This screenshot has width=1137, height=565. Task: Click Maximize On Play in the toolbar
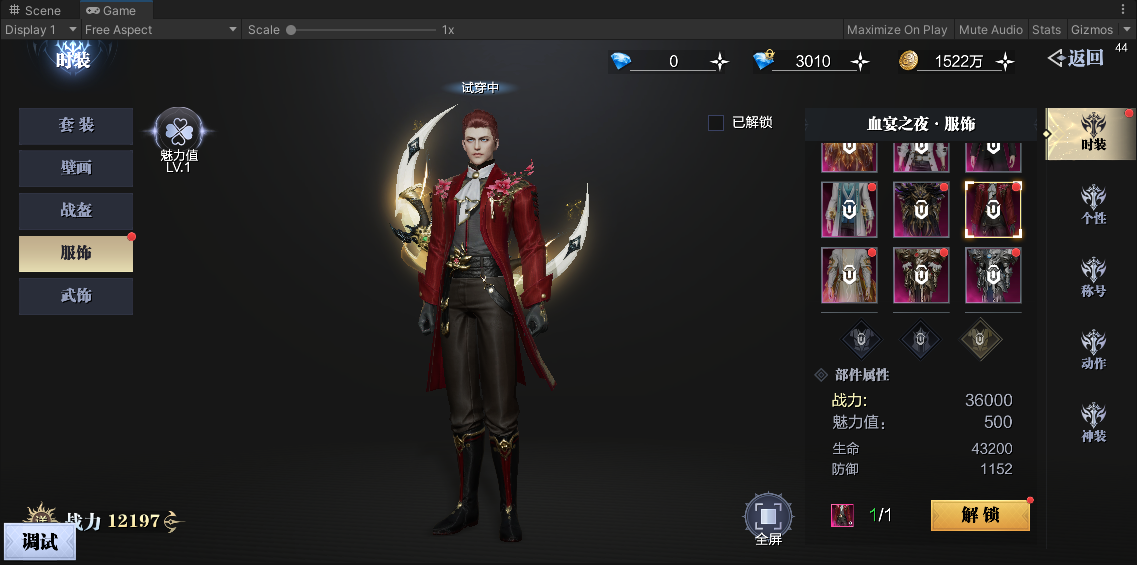pos(897,30)
